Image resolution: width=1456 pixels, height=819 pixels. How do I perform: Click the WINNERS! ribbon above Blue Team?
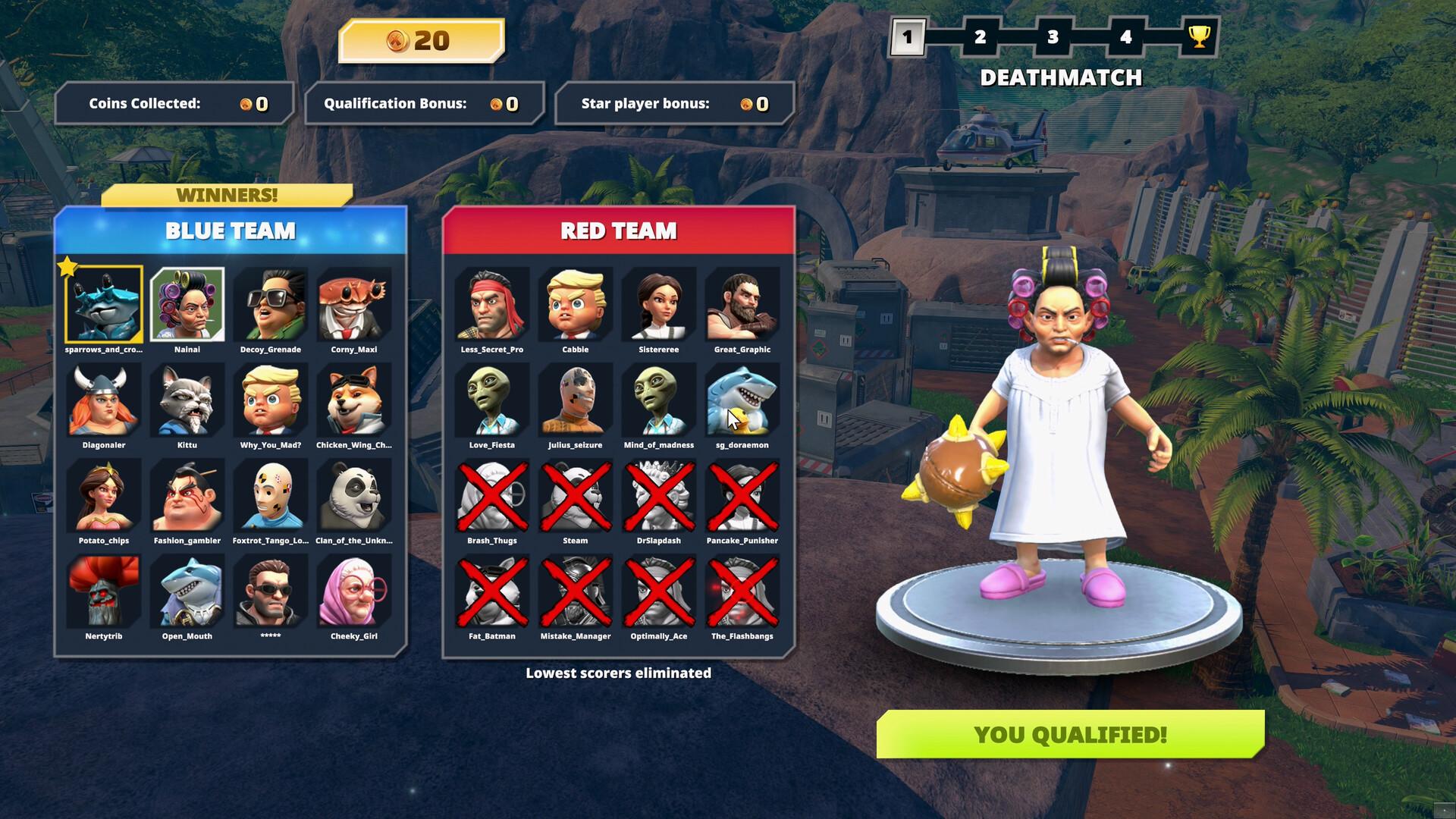pos(224,195)
